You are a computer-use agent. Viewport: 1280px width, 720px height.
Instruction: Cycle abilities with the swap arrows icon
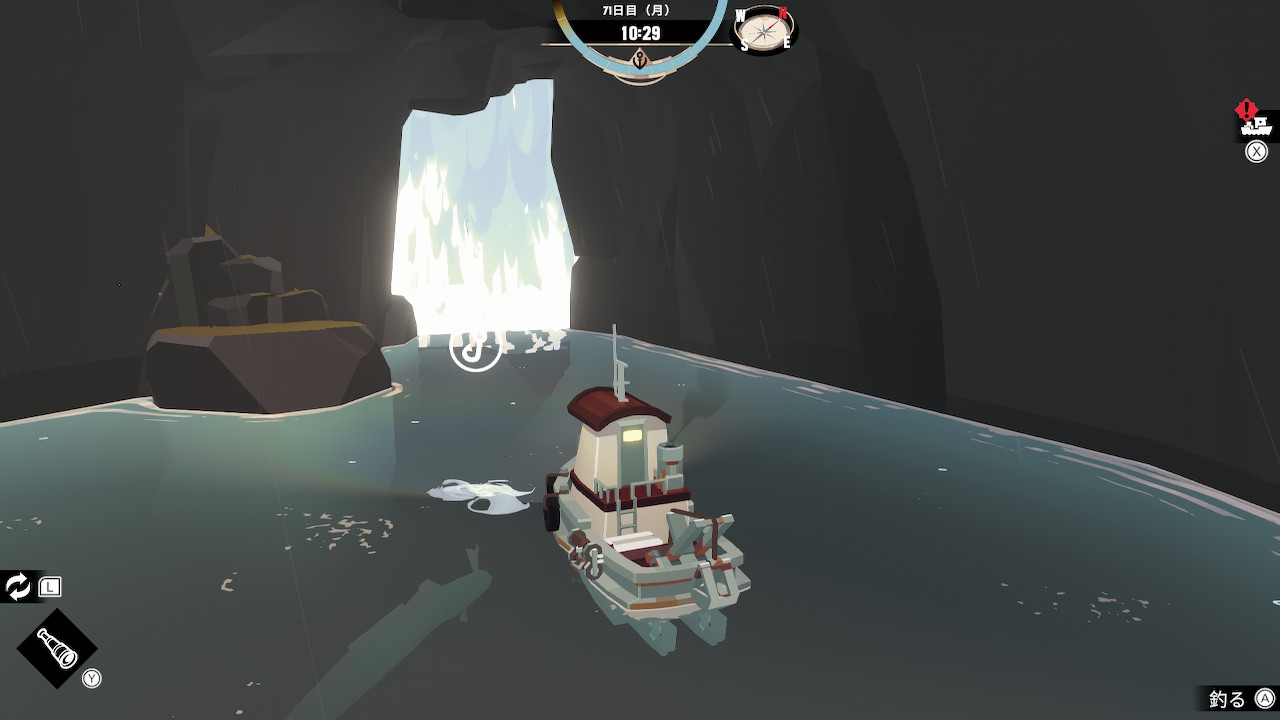pos(19,587)
